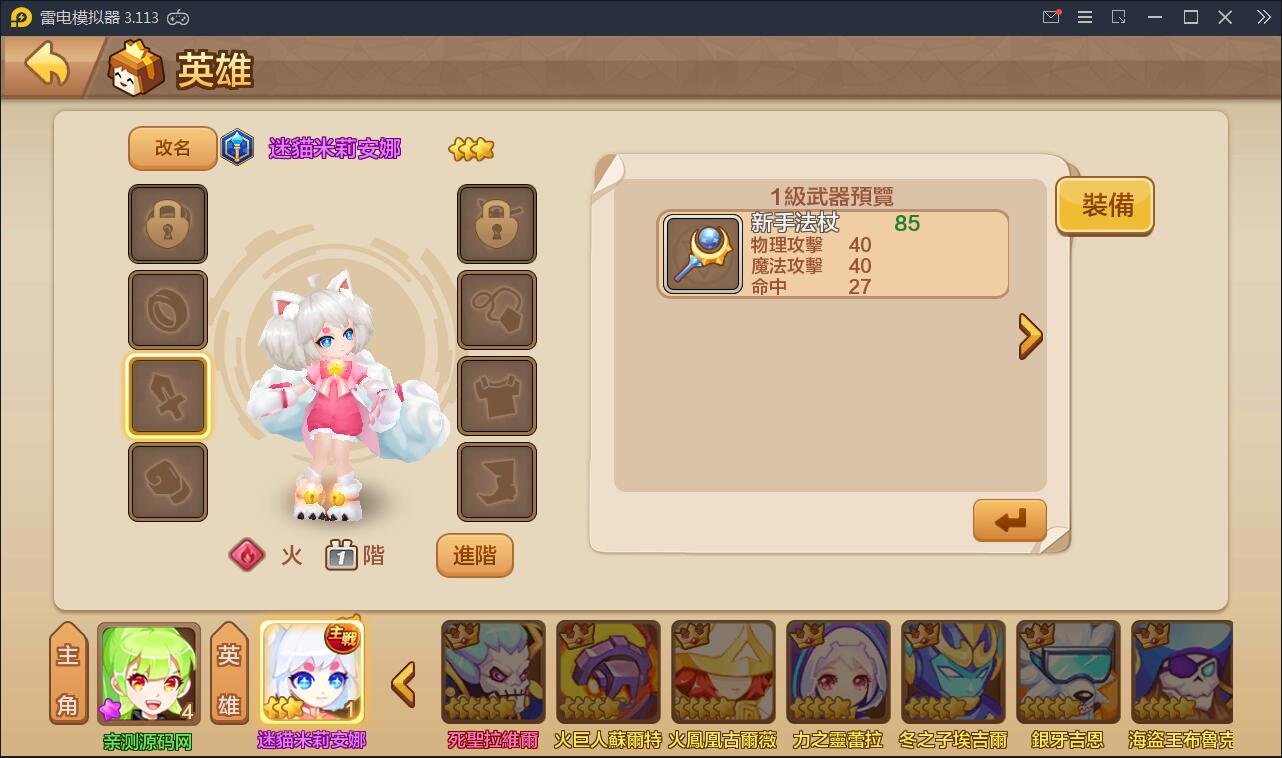Screen dimensions: 1282x758
Task: Click the 裝備 equip button
Action: [x=1104, y=205]
